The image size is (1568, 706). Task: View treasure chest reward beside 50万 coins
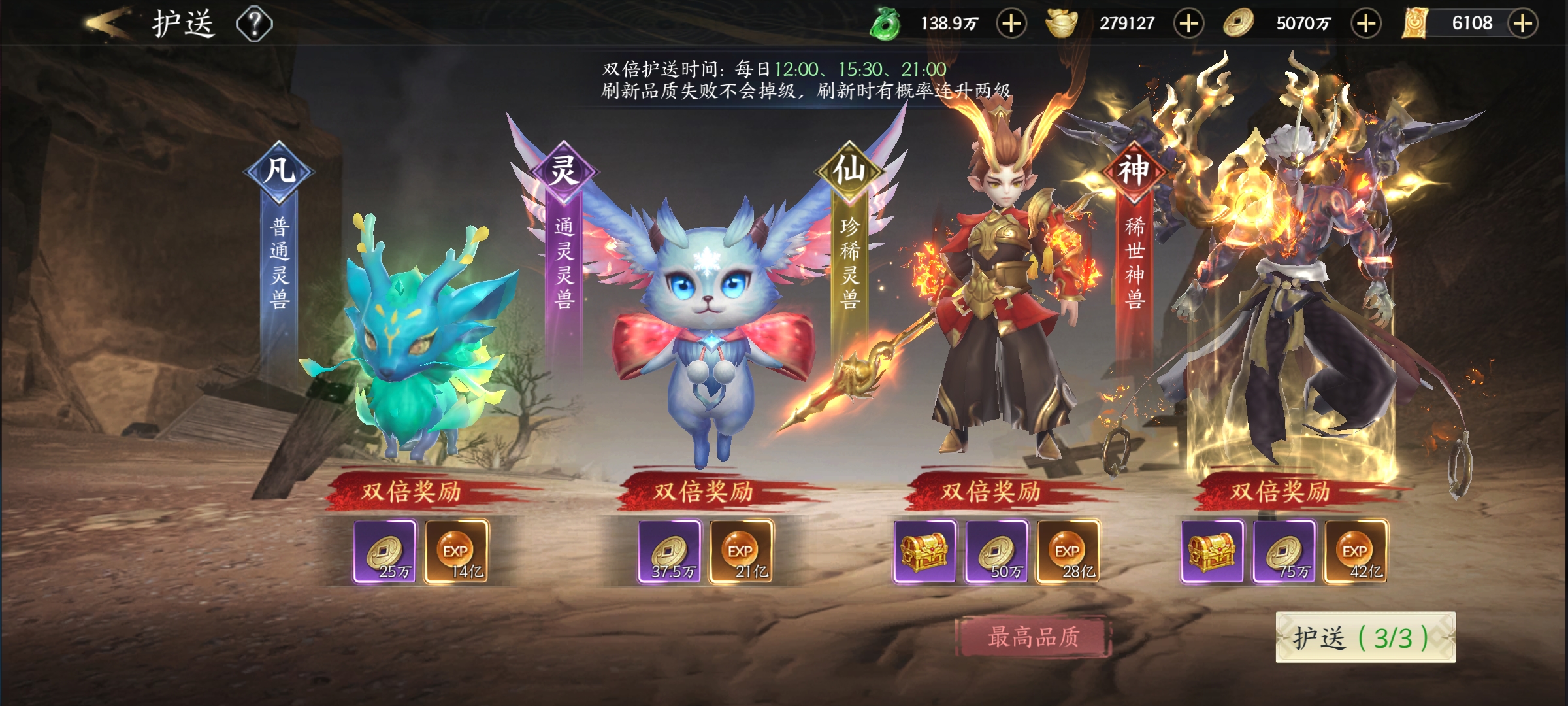pyautogui.click(x=924, y=552)
